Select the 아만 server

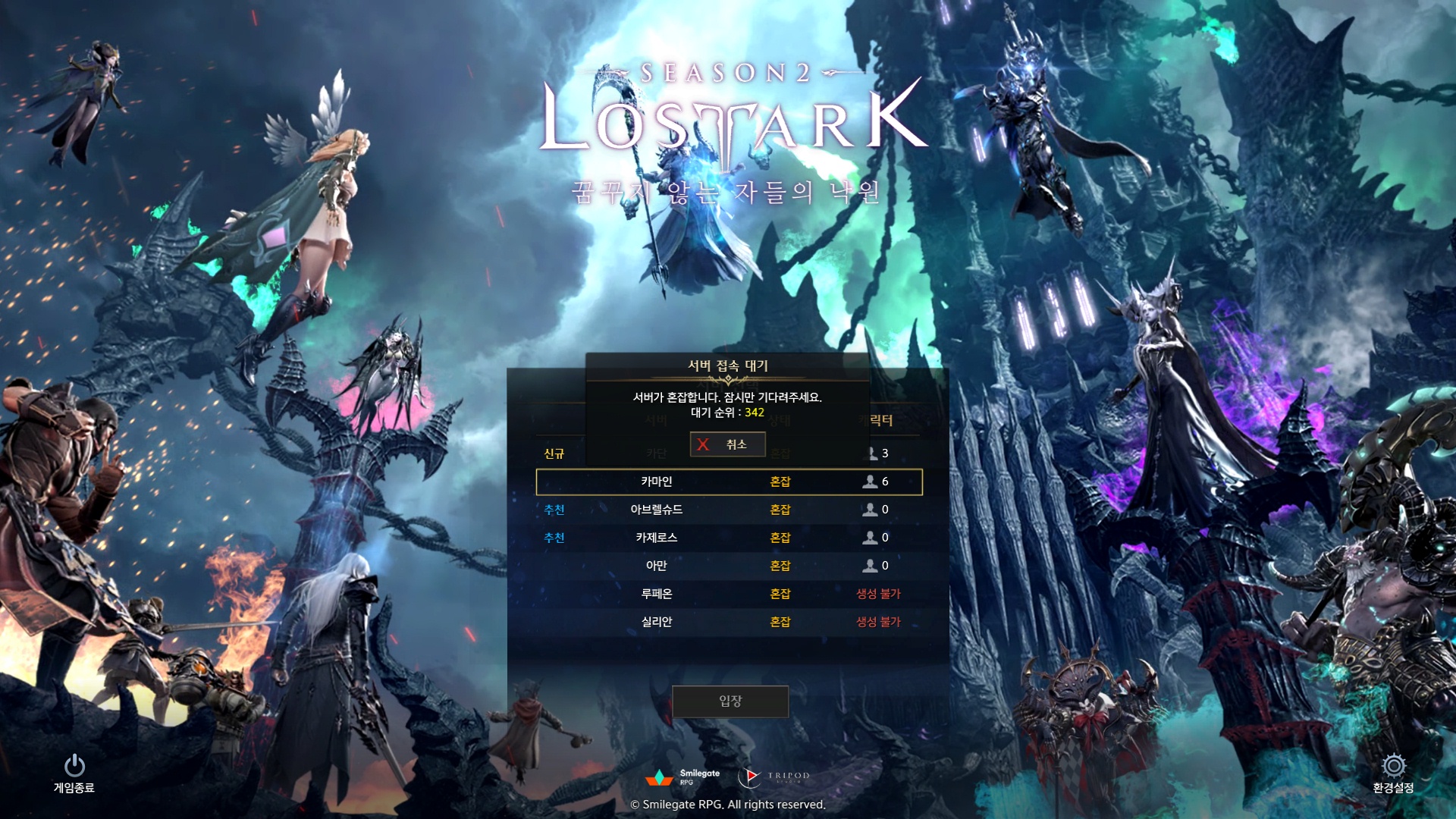click(x=729, y=566)
